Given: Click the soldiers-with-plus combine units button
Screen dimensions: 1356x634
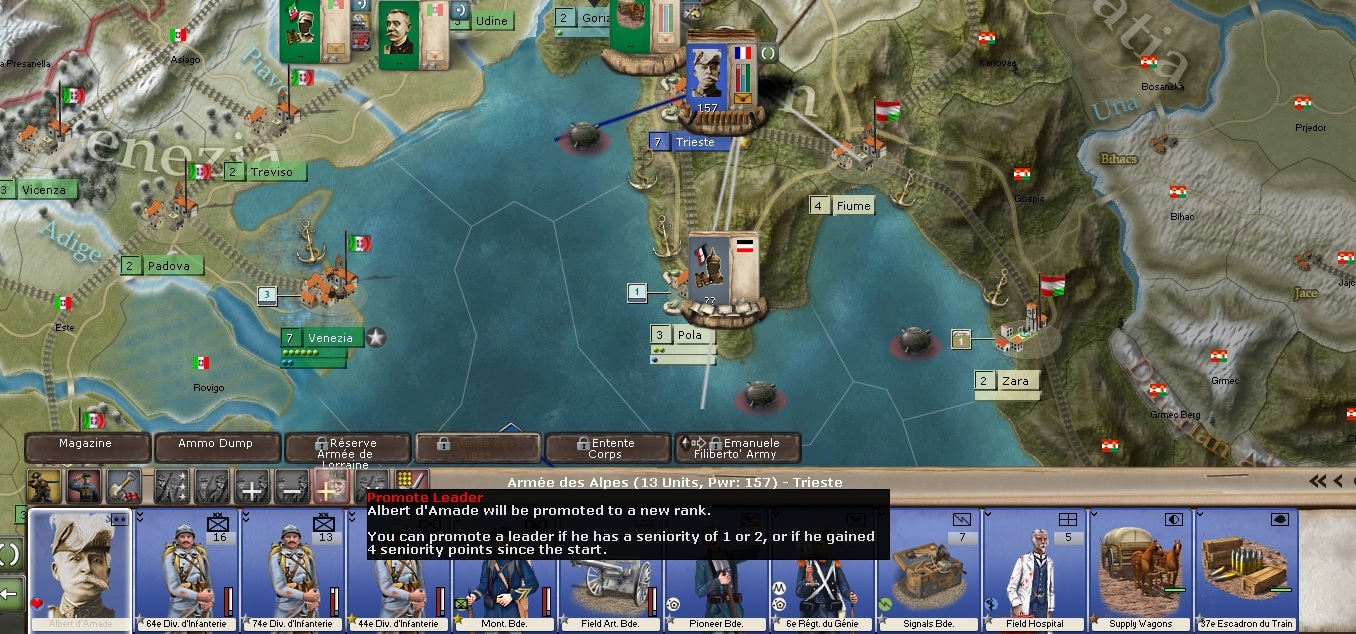Looking at the screenshot, I should (251, 487).
